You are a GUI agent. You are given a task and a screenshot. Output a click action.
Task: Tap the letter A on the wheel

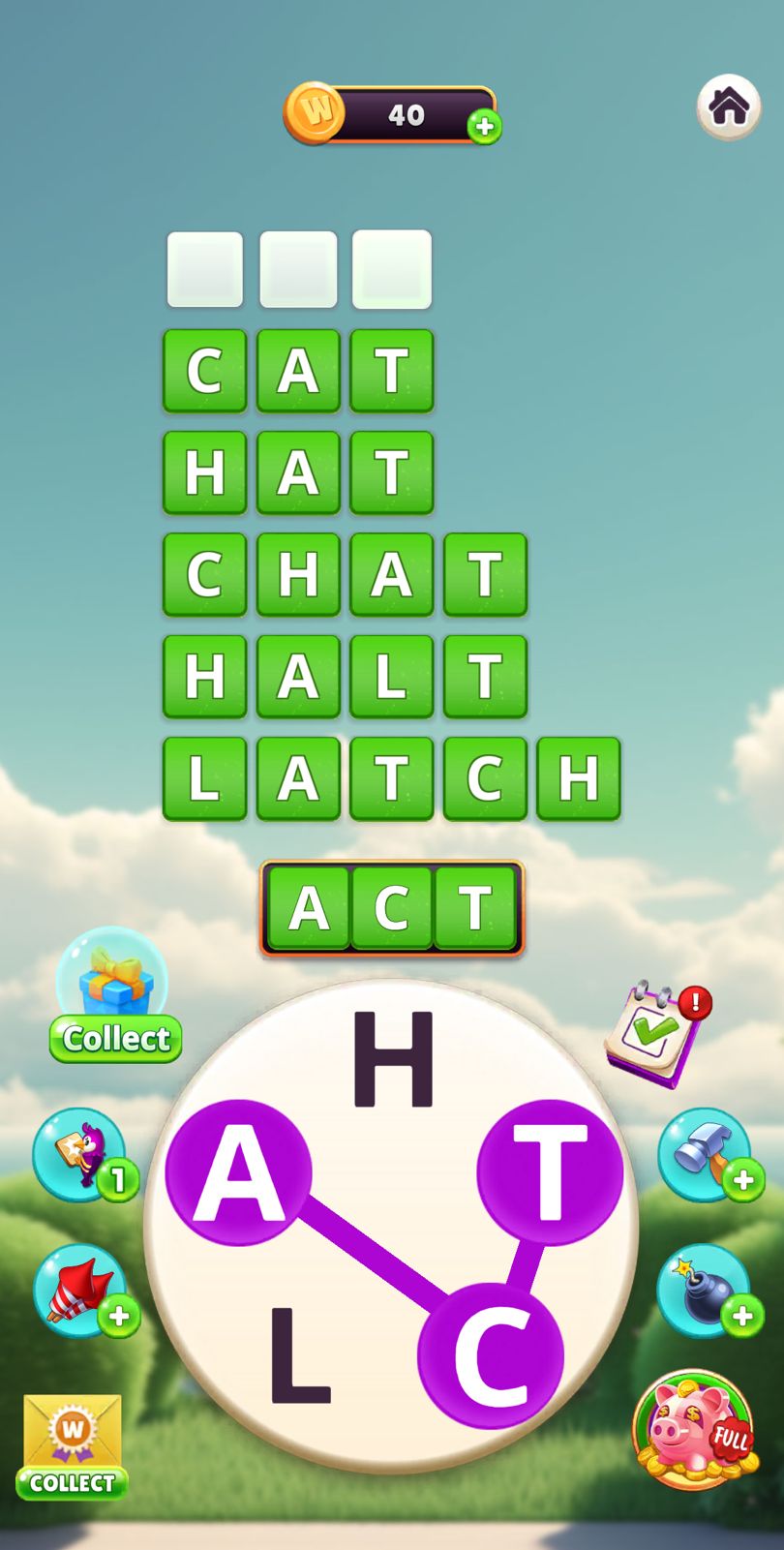point(238,1173)
